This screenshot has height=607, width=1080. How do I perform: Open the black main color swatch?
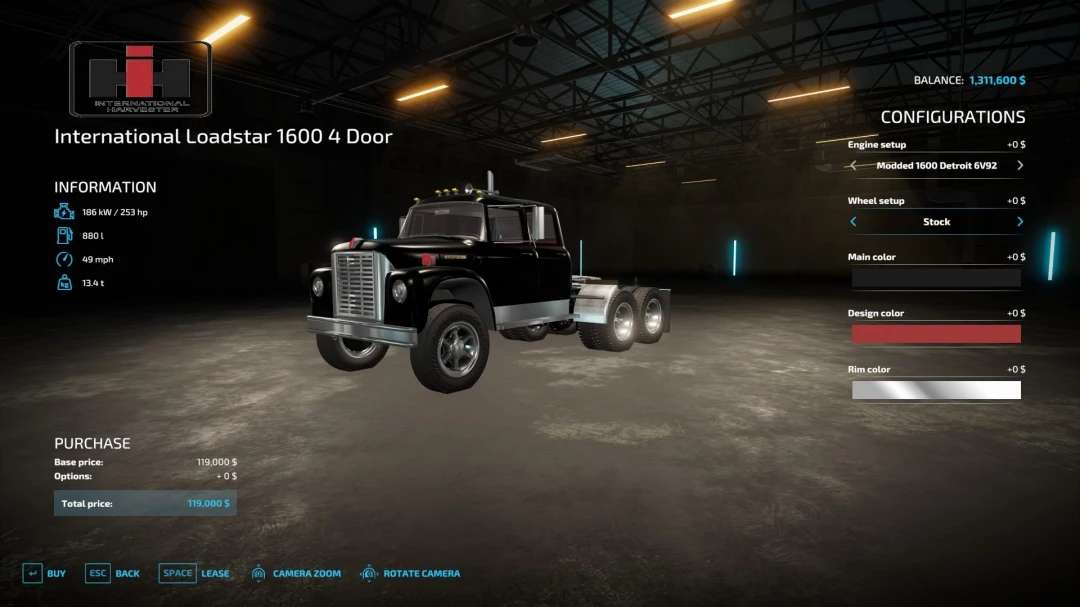click(936, 278)
